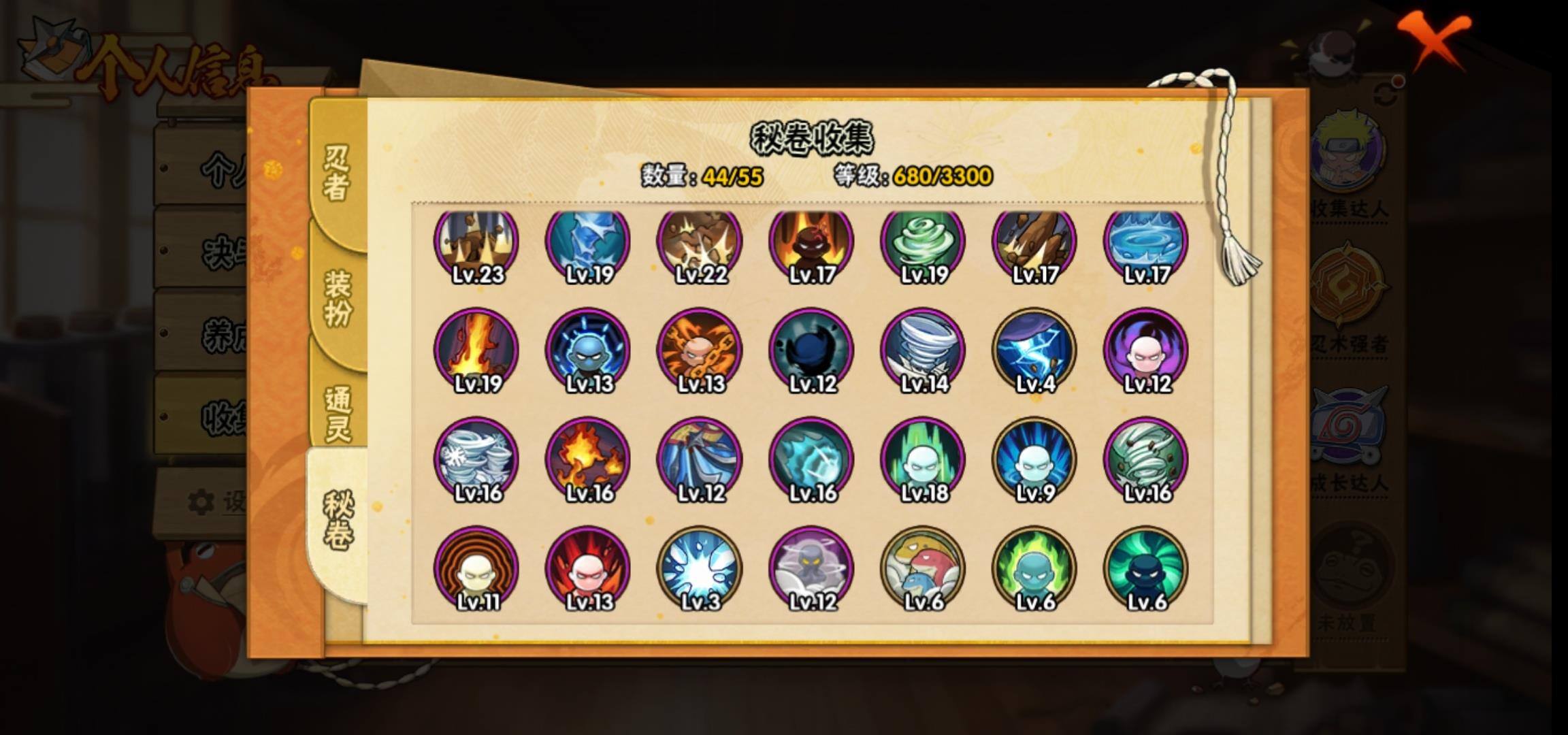The image size is (1568, 735).
Task: Choose the 秘卷 tab
Action: [338, 521]
